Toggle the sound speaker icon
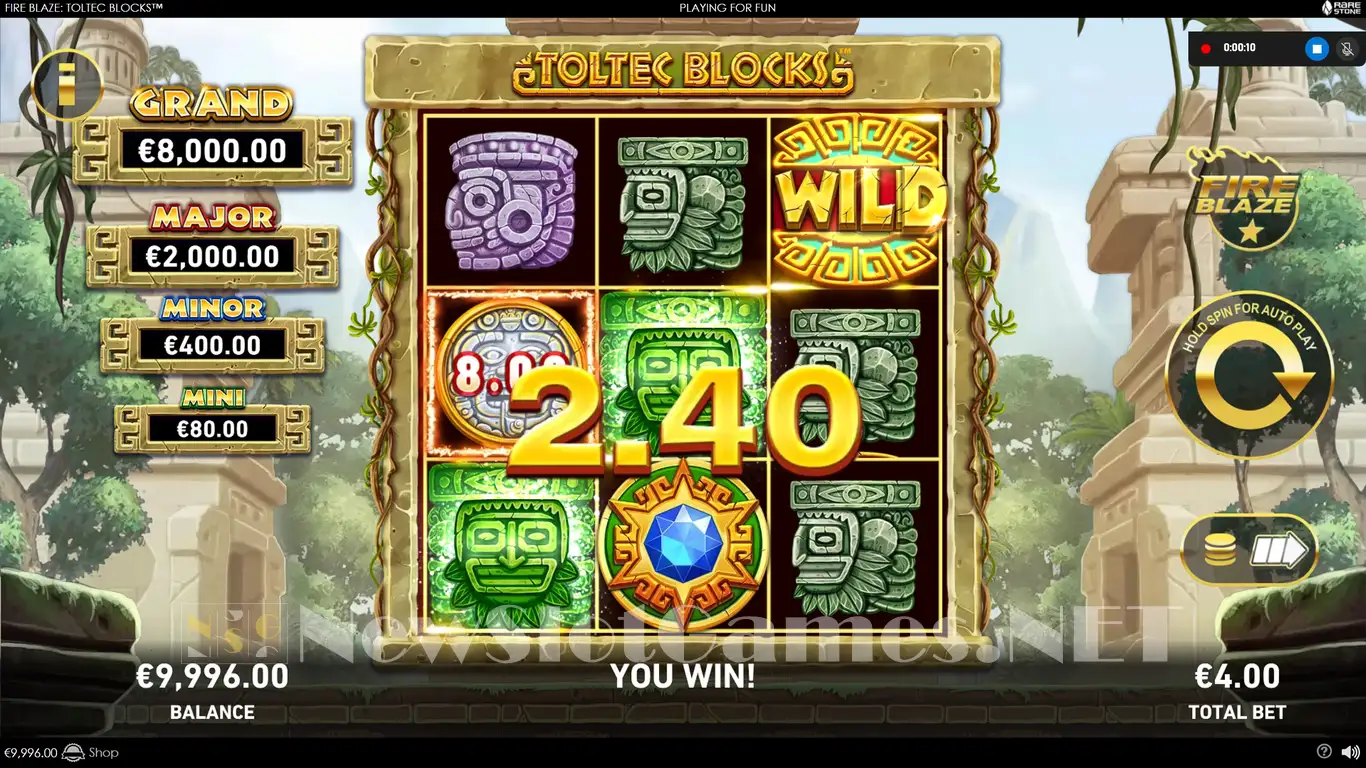 (1350, 752)
